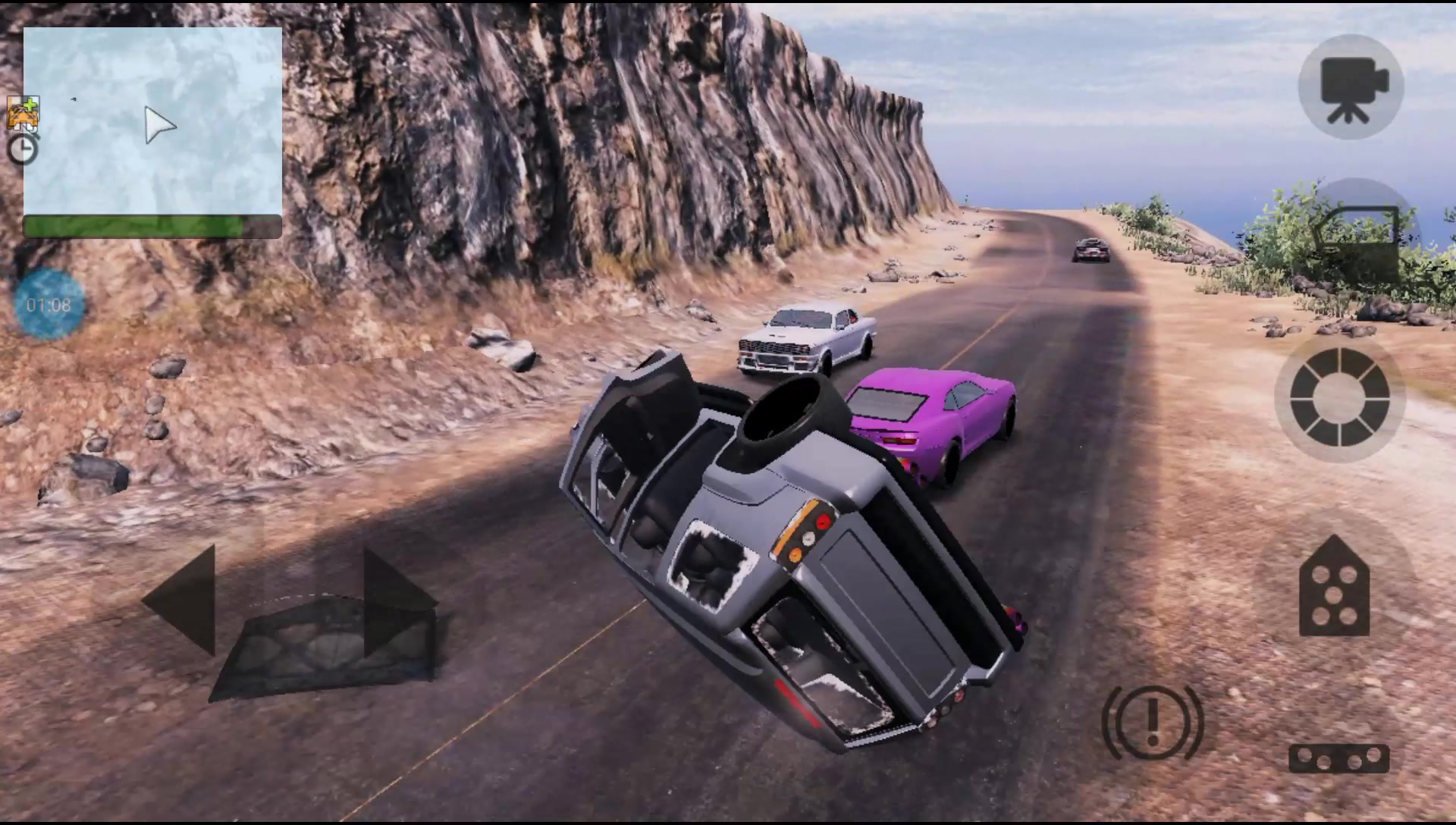Hit the tall accelerator pedal
The width and height of the screenshot is (1456, 825).
pyautogui.click(x=1334, y=586)
